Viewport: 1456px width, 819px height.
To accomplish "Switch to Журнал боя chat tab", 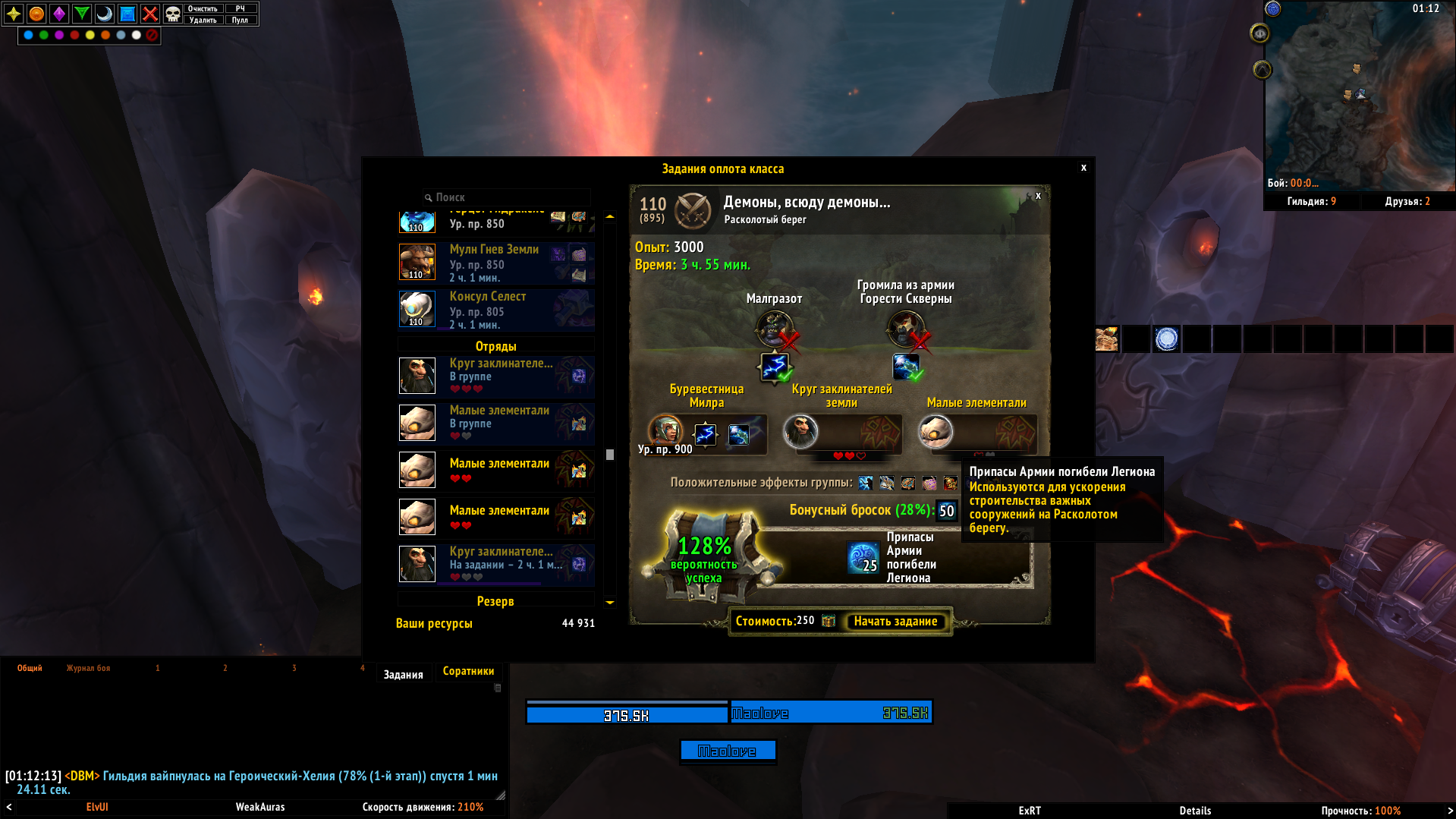I will tap(88, 668).
